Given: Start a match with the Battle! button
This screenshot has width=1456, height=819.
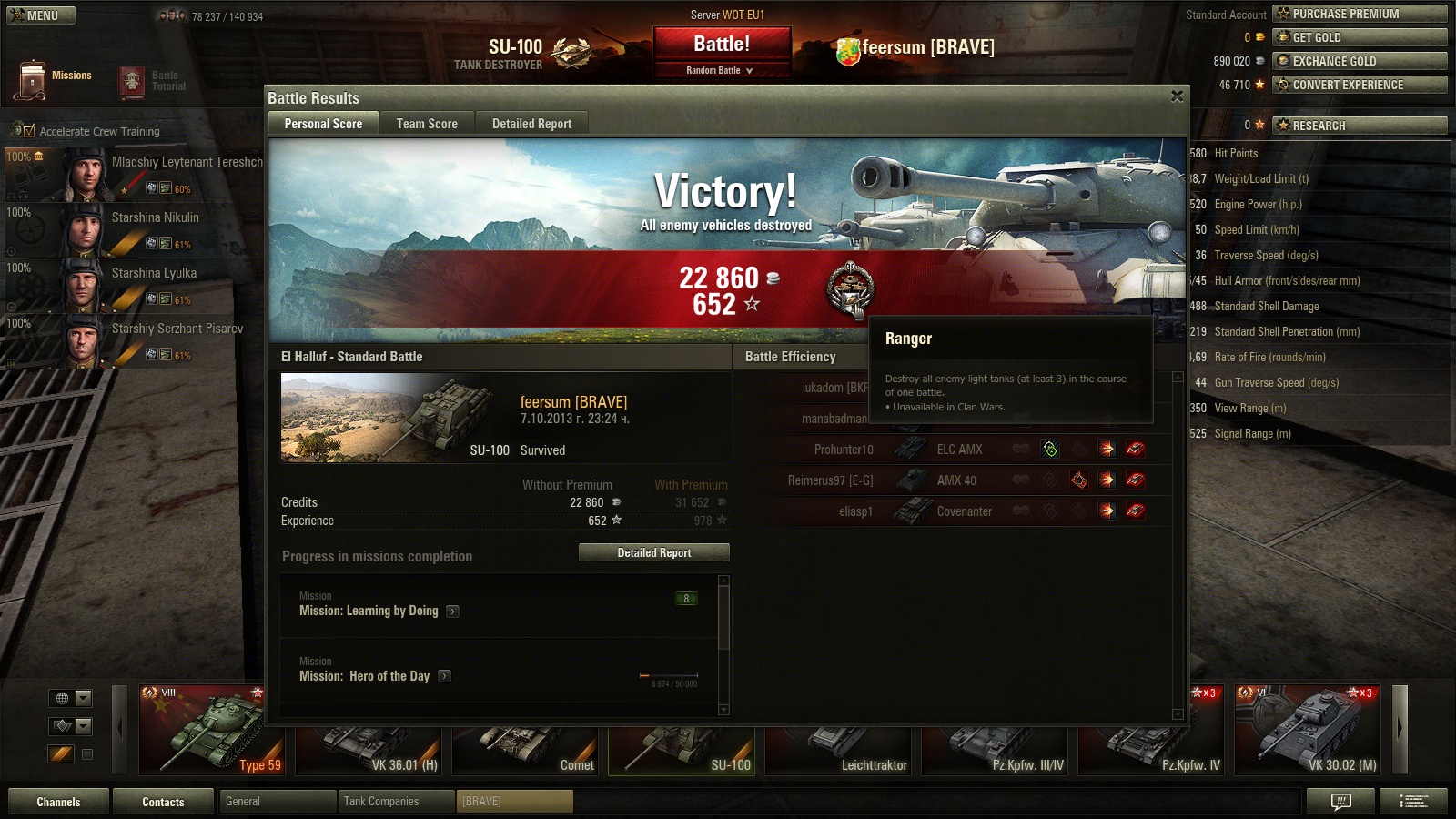Looking at the screenshot, I should point(722,45).
